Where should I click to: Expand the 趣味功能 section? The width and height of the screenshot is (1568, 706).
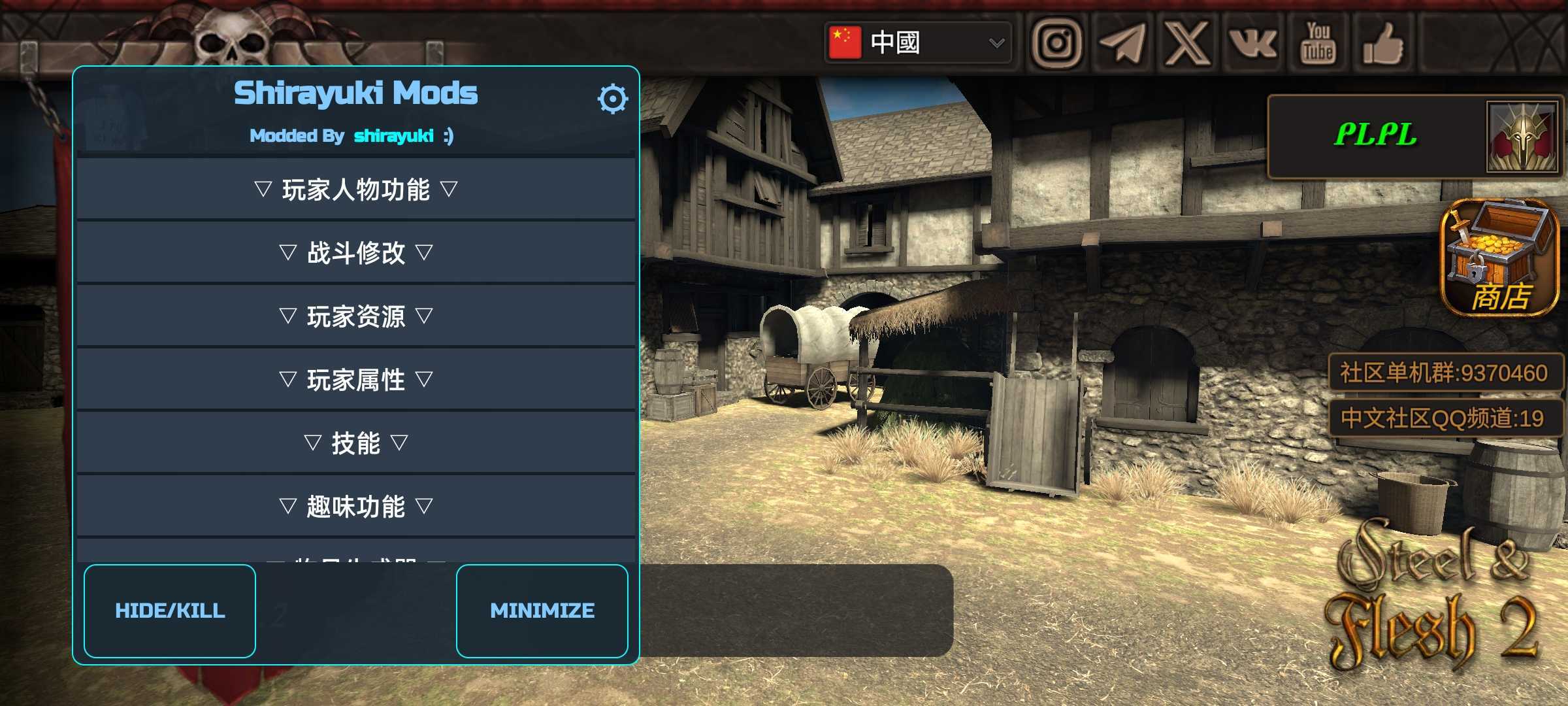[356, 507]
